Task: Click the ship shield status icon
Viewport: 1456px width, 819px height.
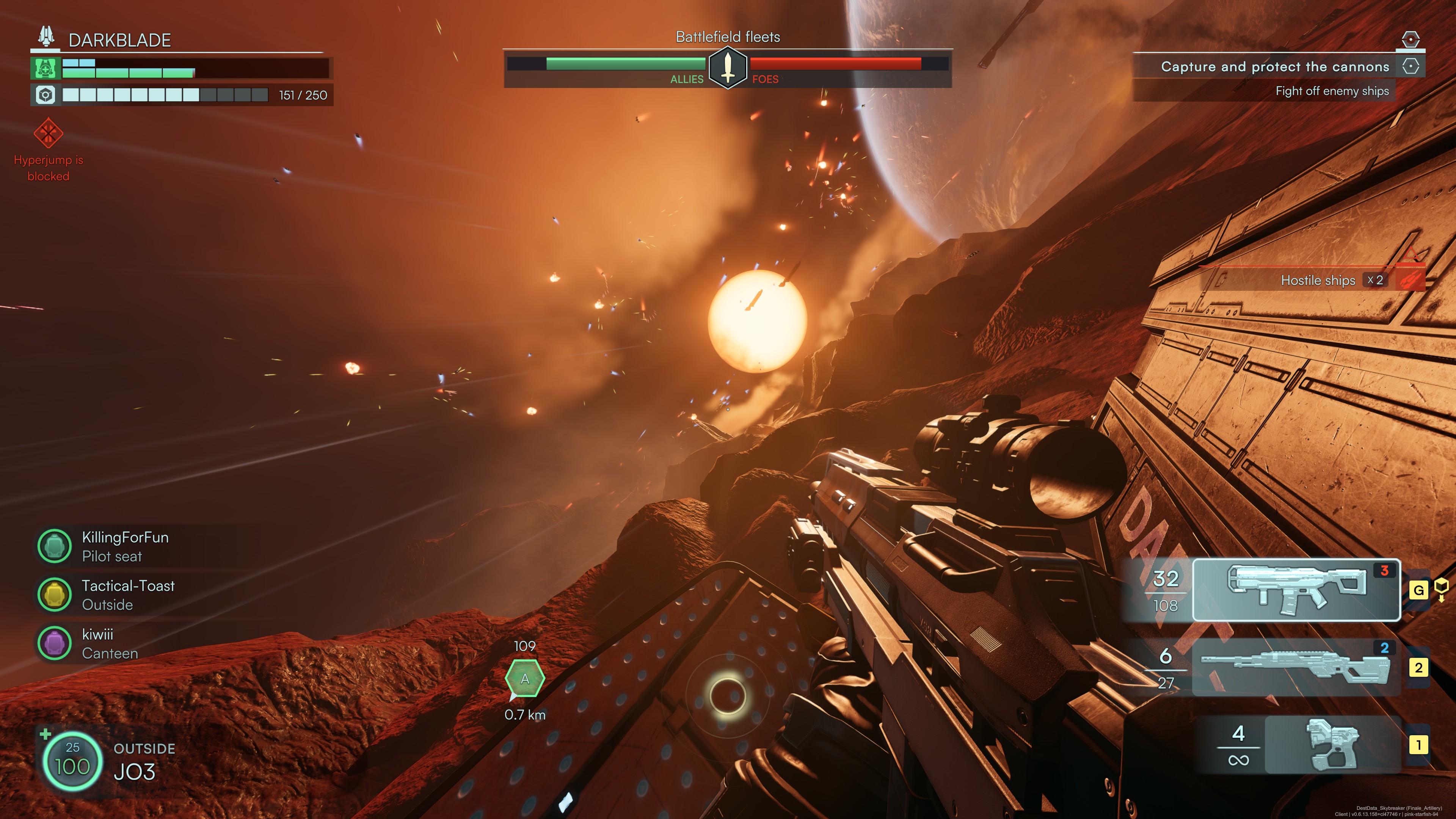Action: point(45,68)
